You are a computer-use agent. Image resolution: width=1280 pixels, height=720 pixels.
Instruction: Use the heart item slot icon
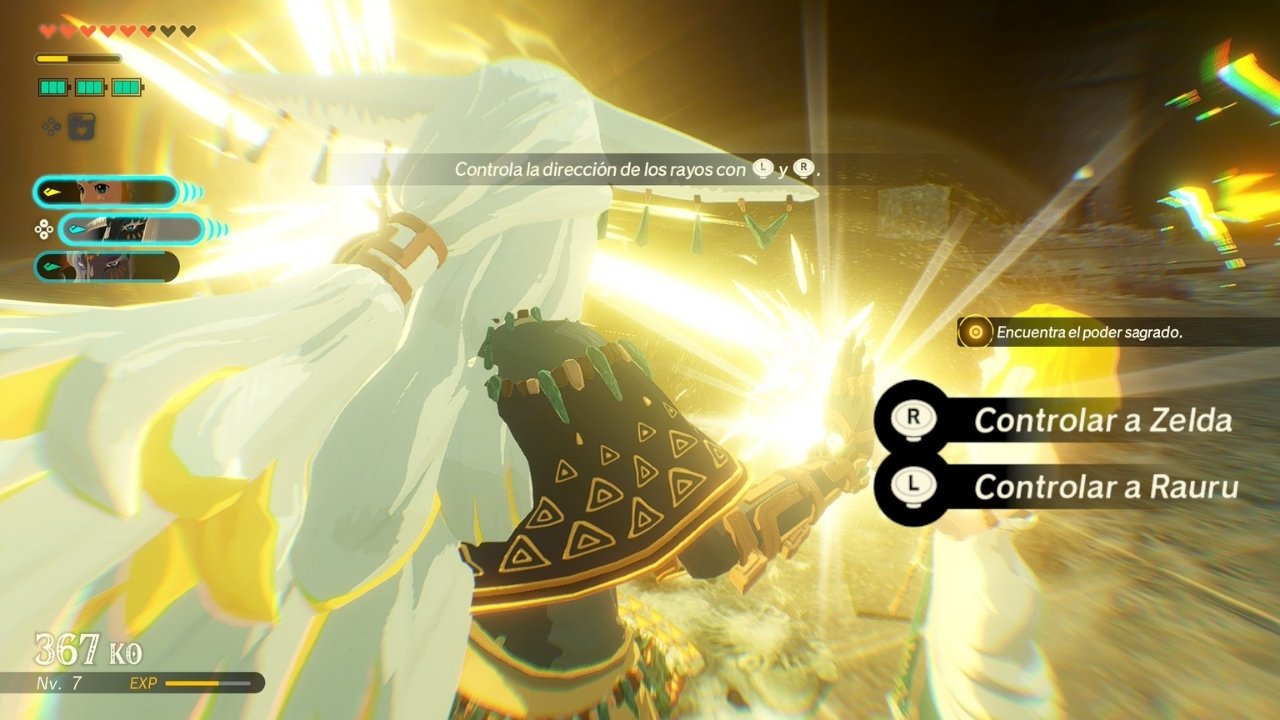click(x=82, y=127)
